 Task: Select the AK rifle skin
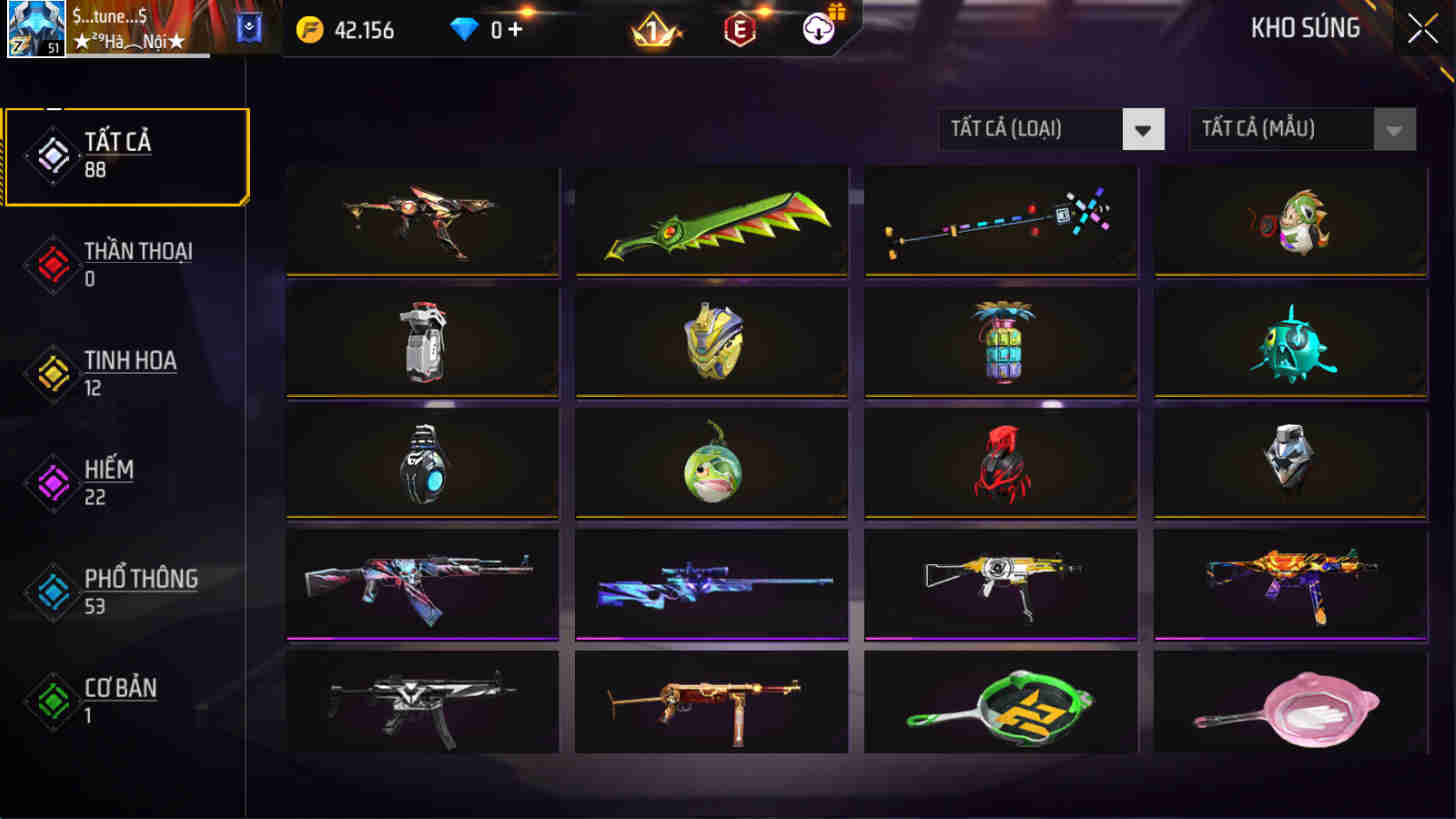tap(421, 585)
